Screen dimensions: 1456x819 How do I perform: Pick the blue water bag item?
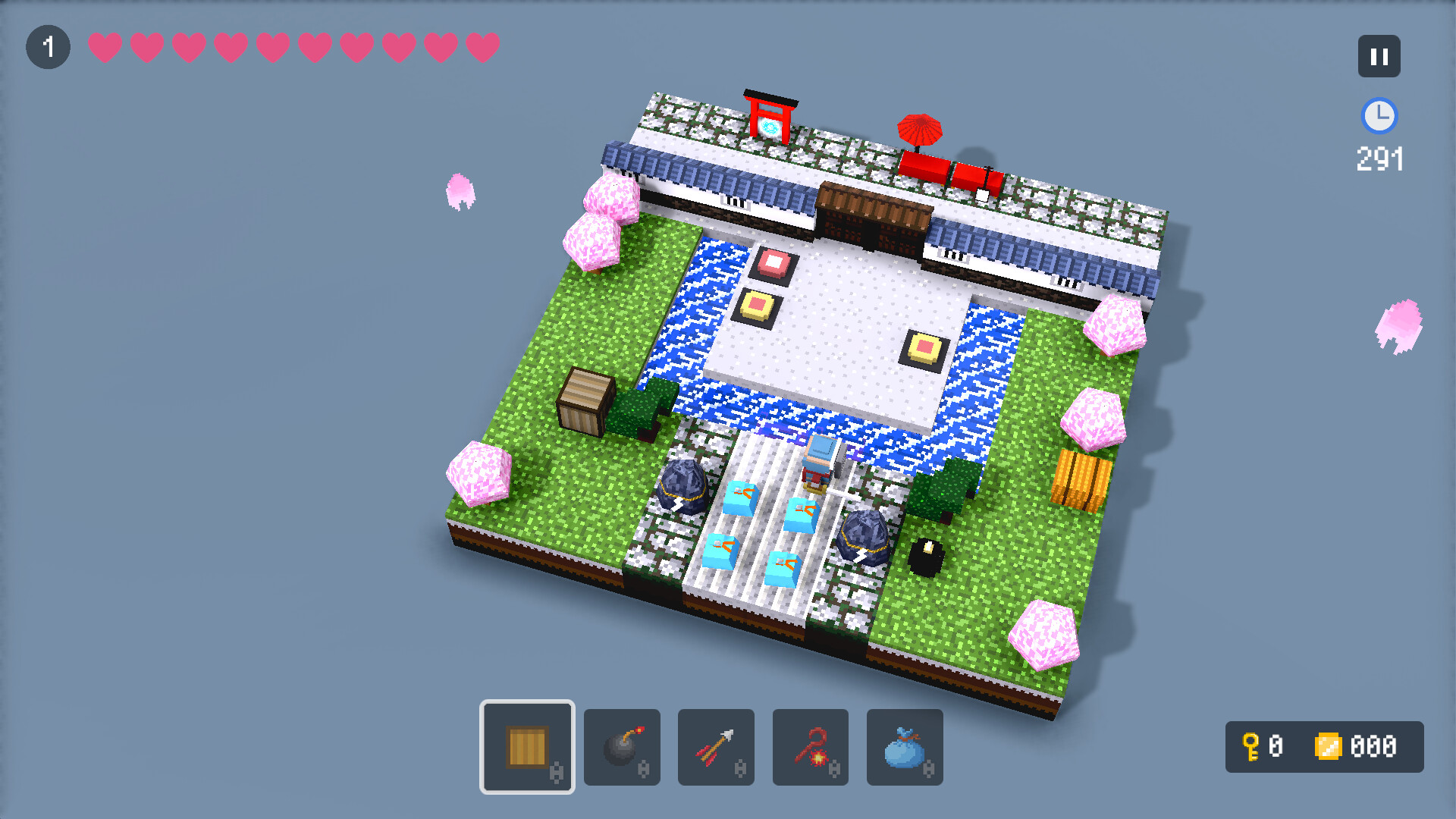click(904, 747)
